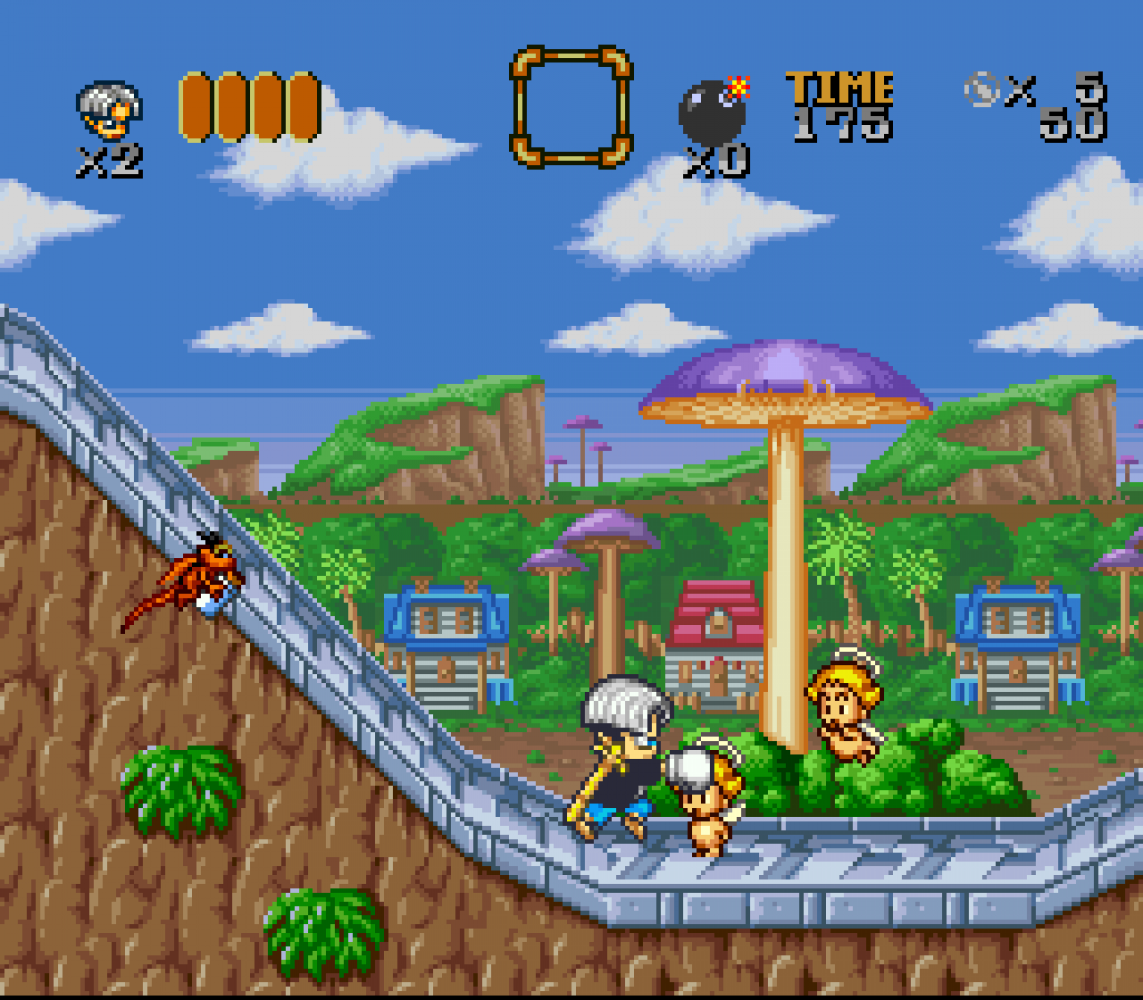
Task: Click the grey-haired character portrait icon
Action: [x=109, y=111]
